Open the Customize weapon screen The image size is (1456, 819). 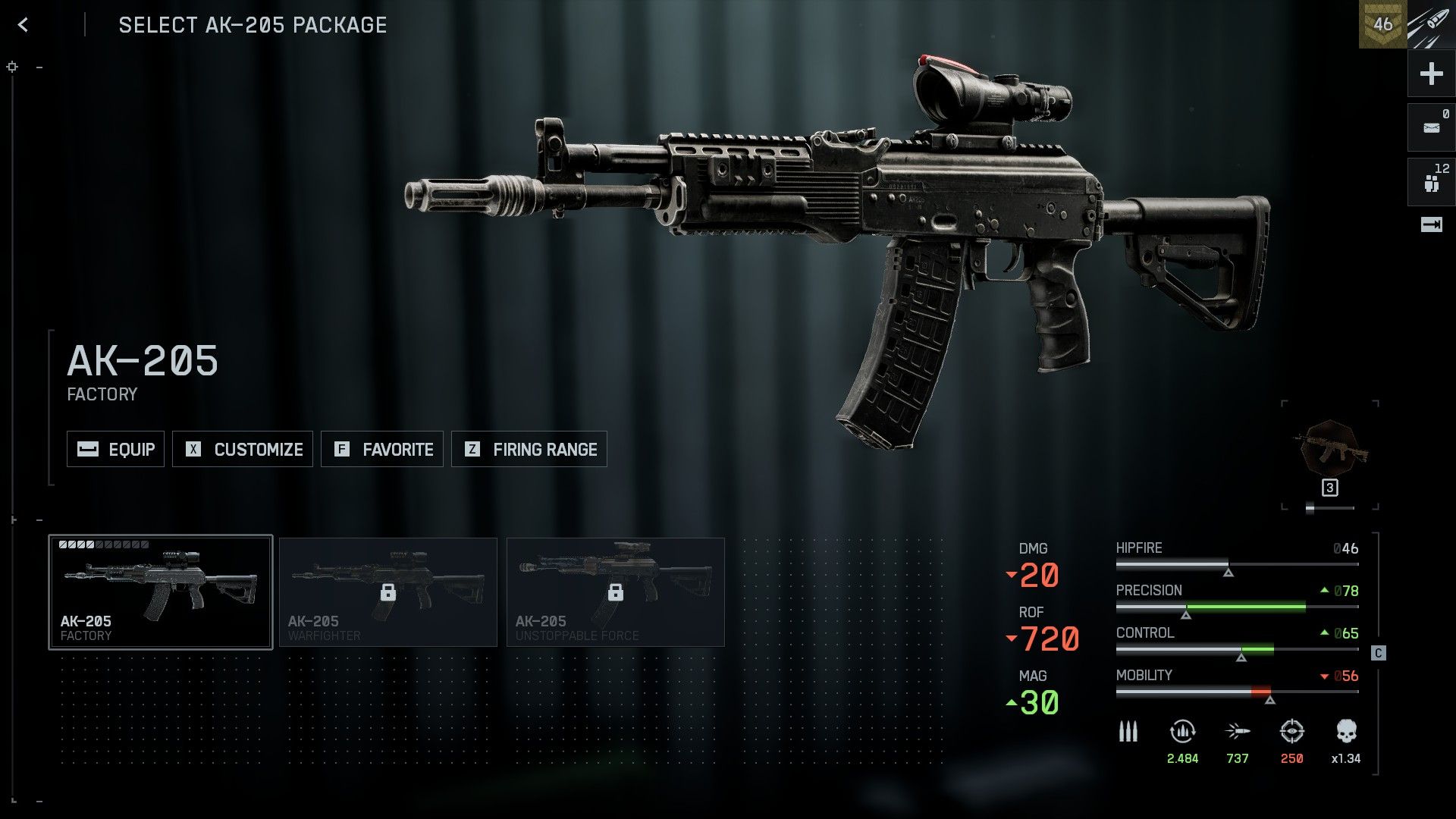click(243, 449)
